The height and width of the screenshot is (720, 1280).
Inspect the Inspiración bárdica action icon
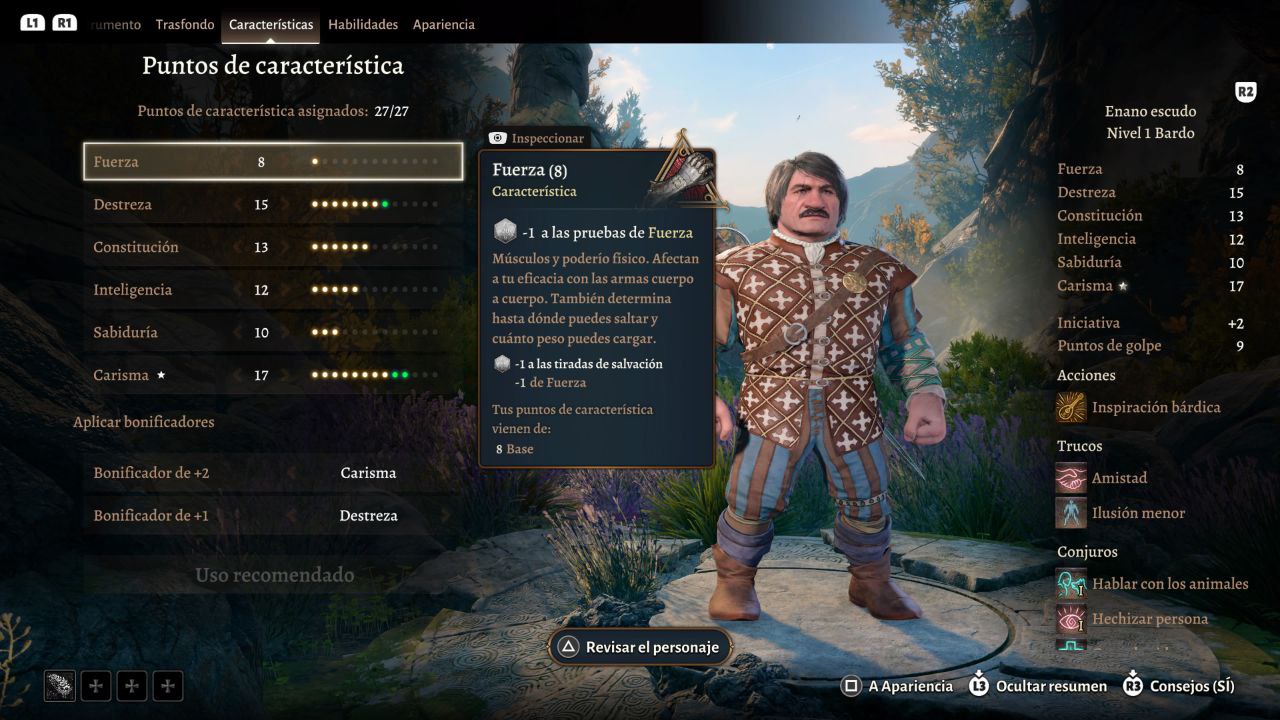[1072, 407]
